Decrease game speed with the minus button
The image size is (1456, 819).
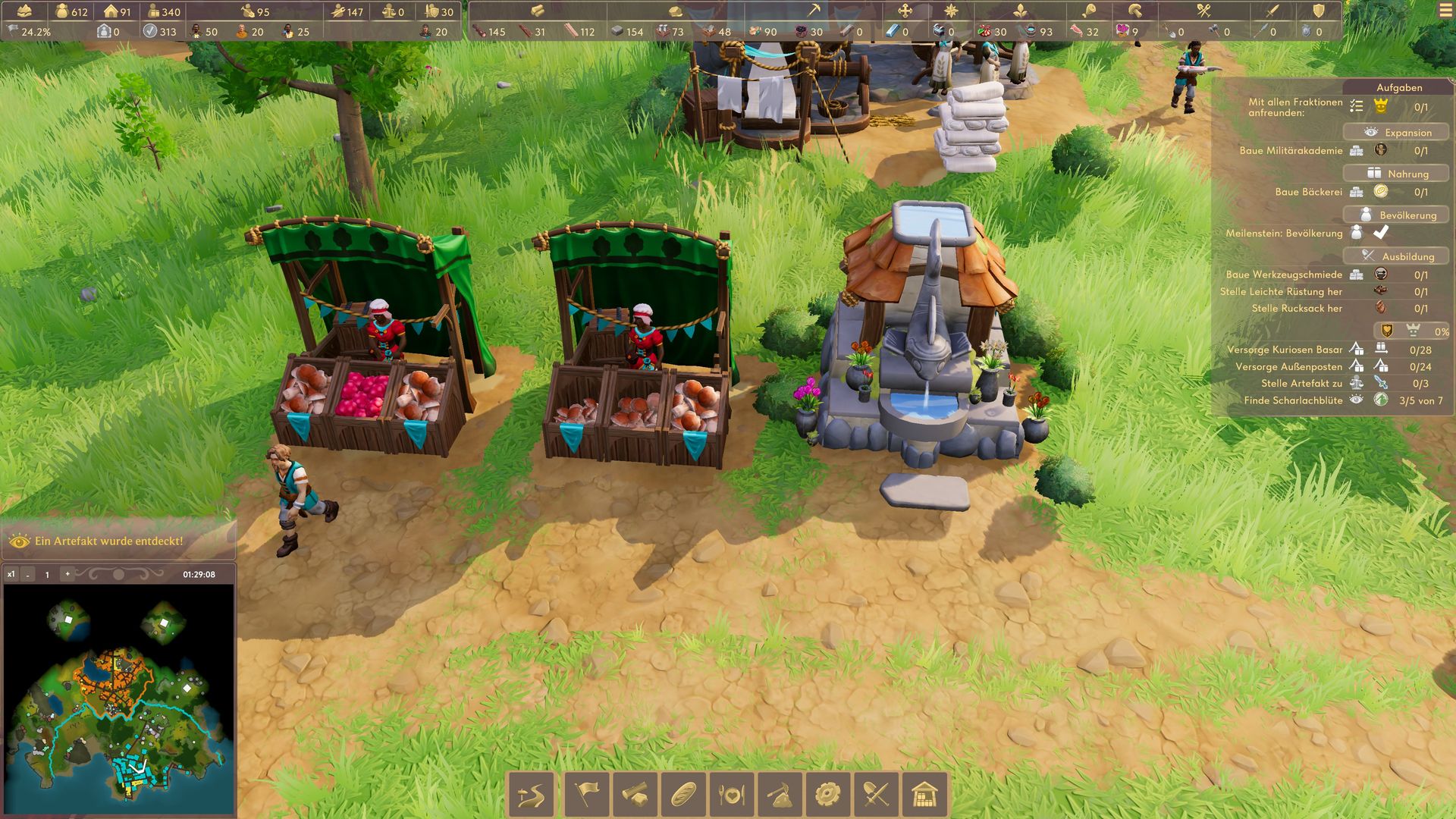point(28,575)
